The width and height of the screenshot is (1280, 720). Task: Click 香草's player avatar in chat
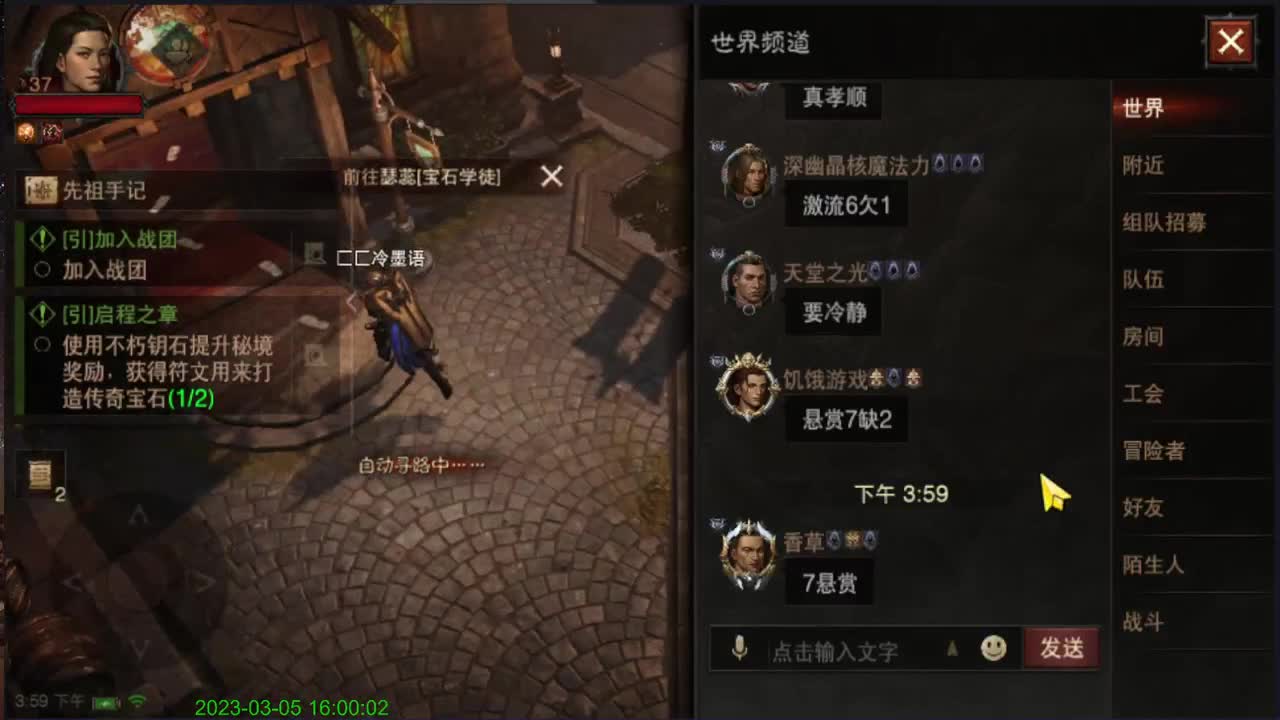[x=748, y=553]
